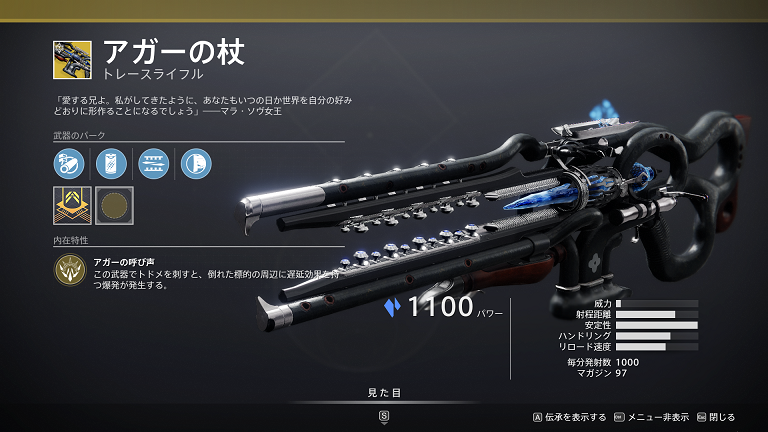Screen dimensions: 768x432
Task: Select the stock perk icon
Action: click(194, 163)
